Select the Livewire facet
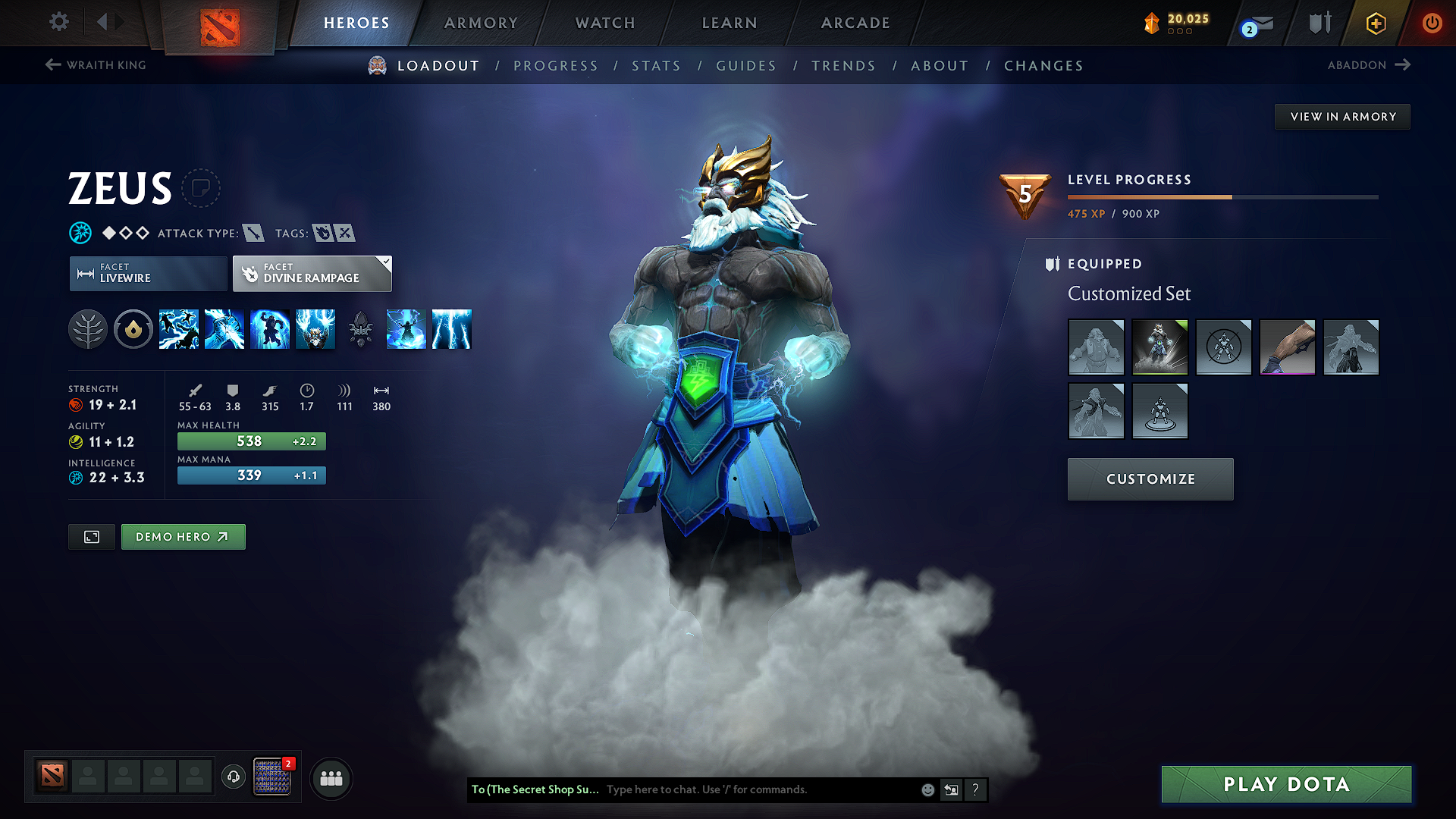The image size is (1456, 819). [149, 274]
